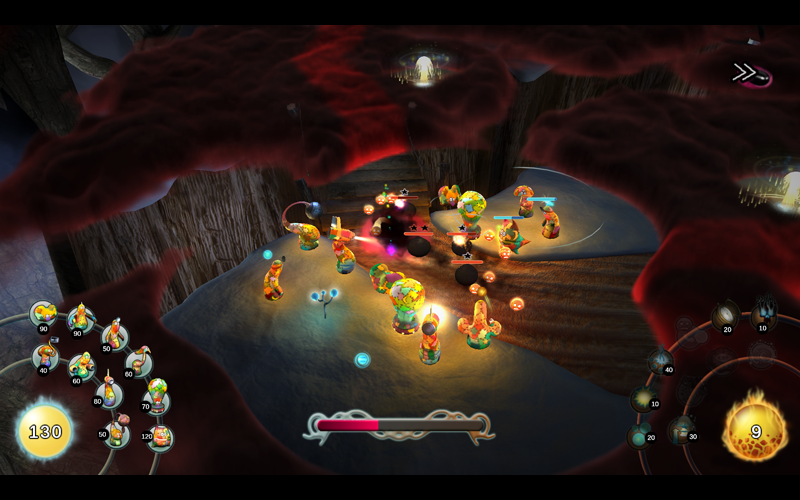Select the tower costing 40
The width and height of the screenshot is (800, 500).
tap(45, 356)
